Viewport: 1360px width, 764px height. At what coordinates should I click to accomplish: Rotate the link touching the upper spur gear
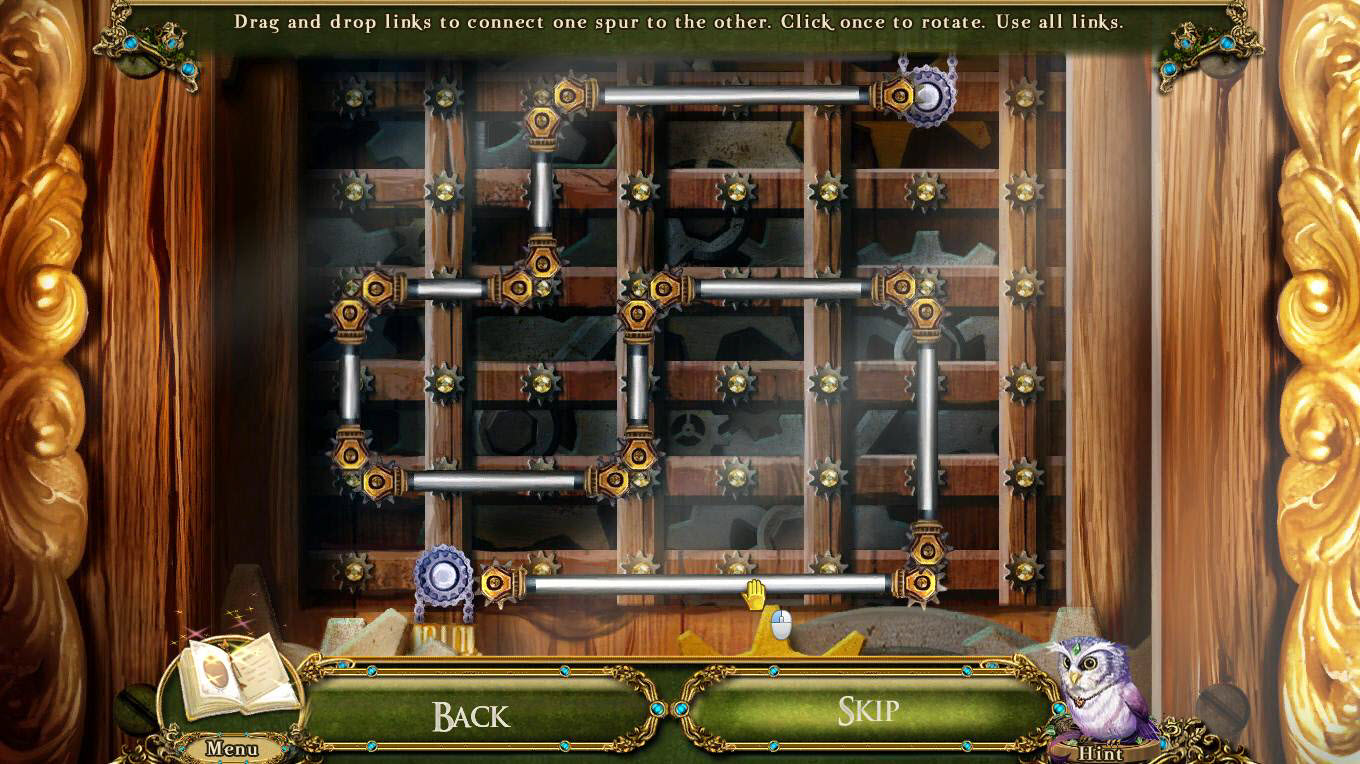pos(733,96)
